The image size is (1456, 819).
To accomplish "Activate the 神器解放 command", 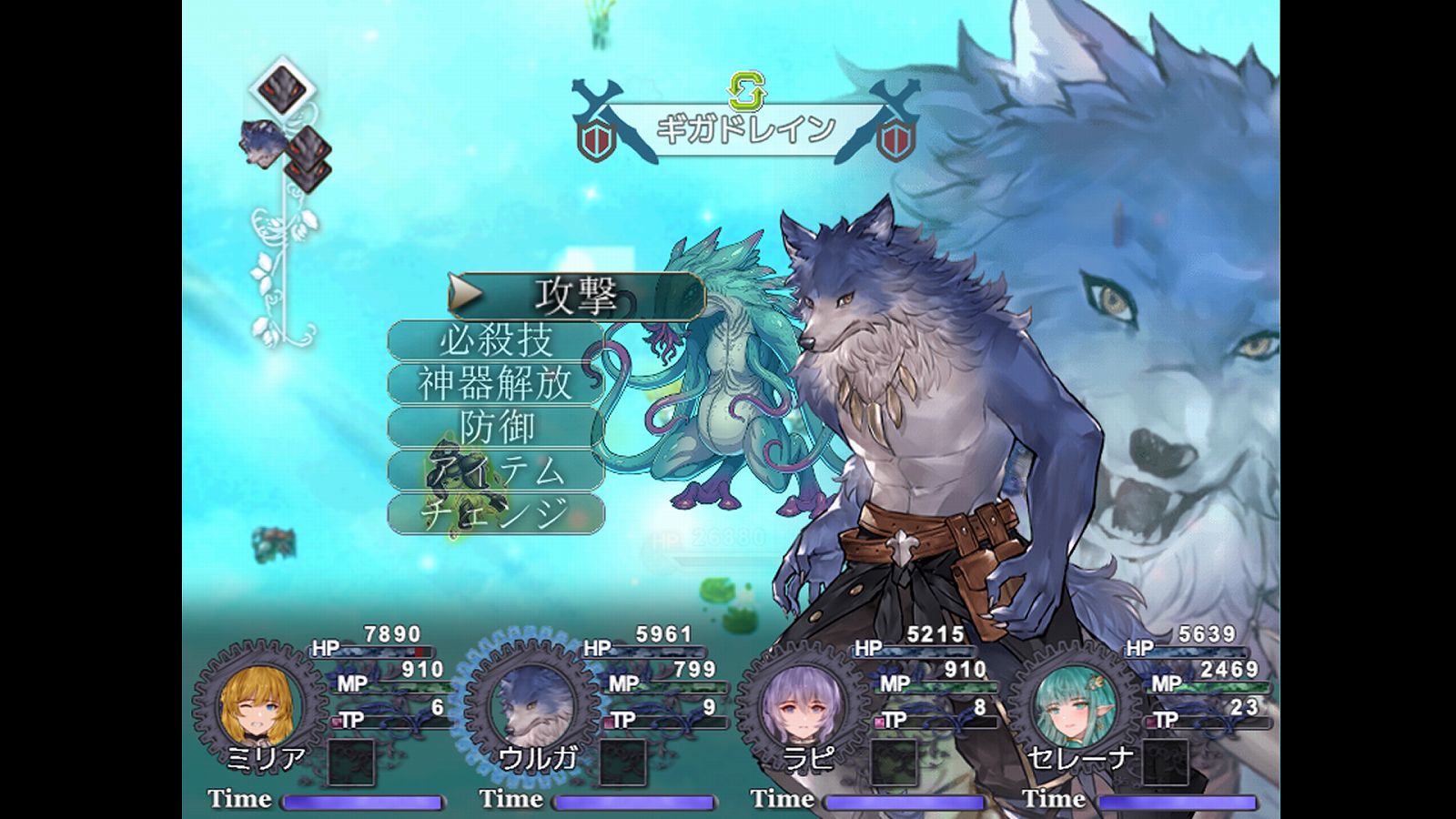I will pyautogui.click(x=496, y=384).
